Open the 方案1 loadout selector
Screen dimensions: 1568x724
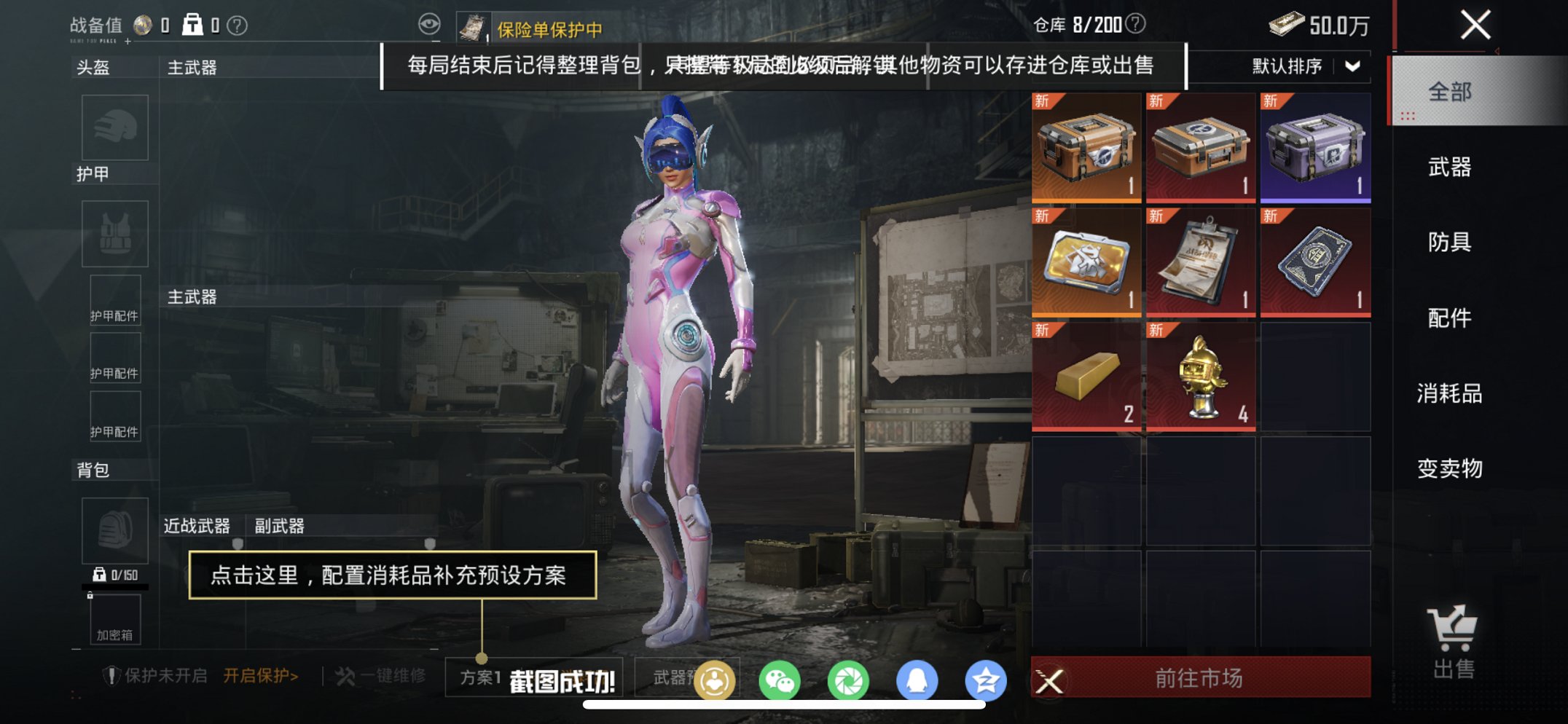[482, 676]
